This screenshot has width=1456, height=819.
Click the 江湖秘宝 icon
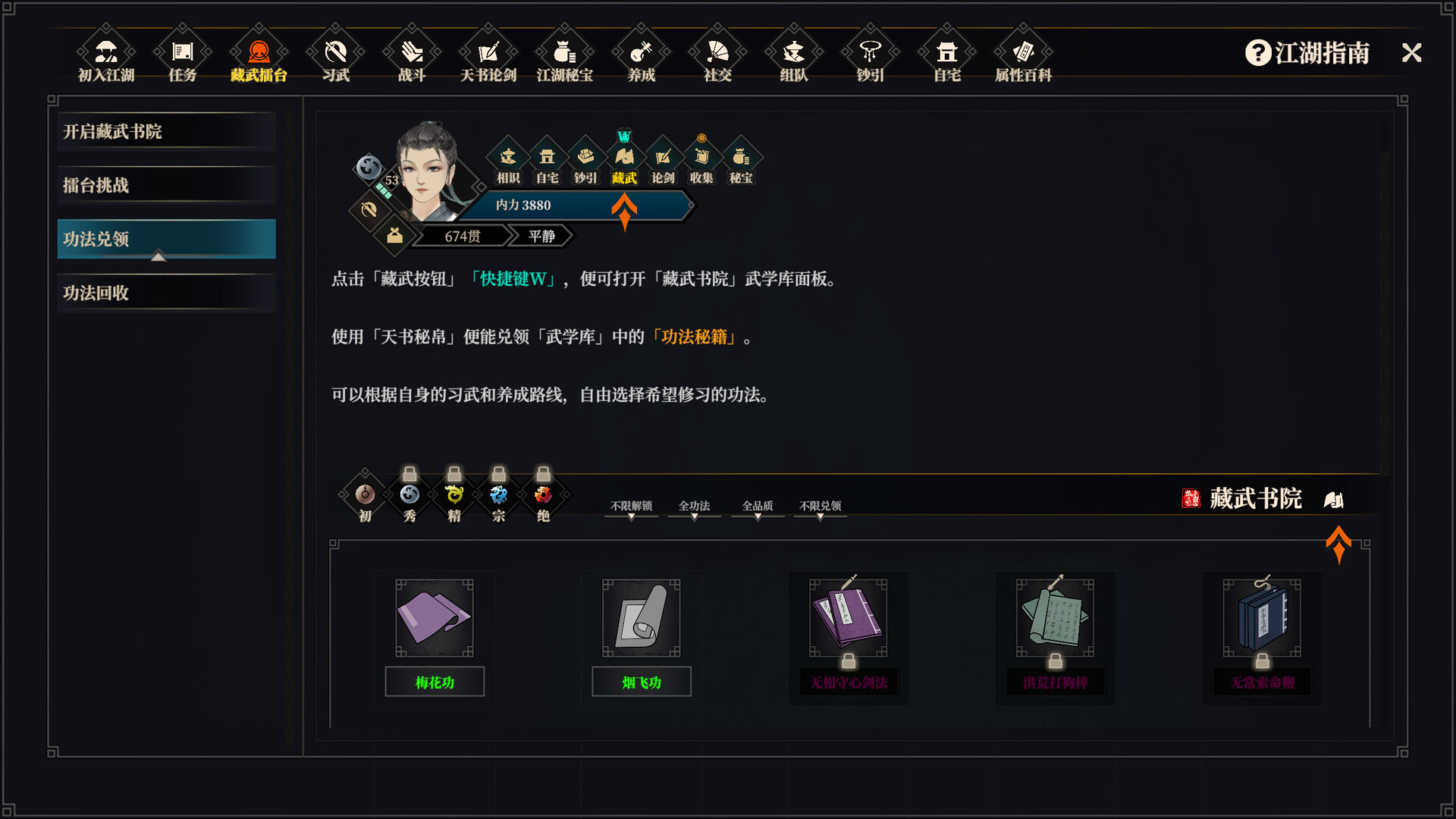click(564, 57)
